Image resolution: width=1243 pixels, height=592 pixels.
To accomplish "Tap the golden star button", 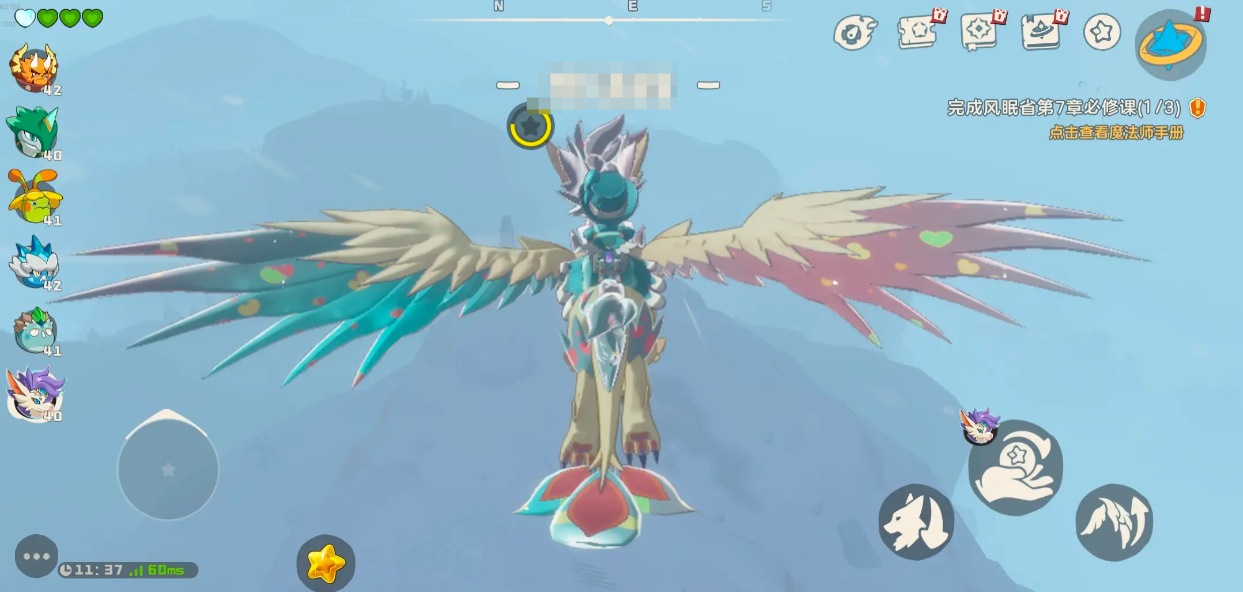I will [325, 564].
